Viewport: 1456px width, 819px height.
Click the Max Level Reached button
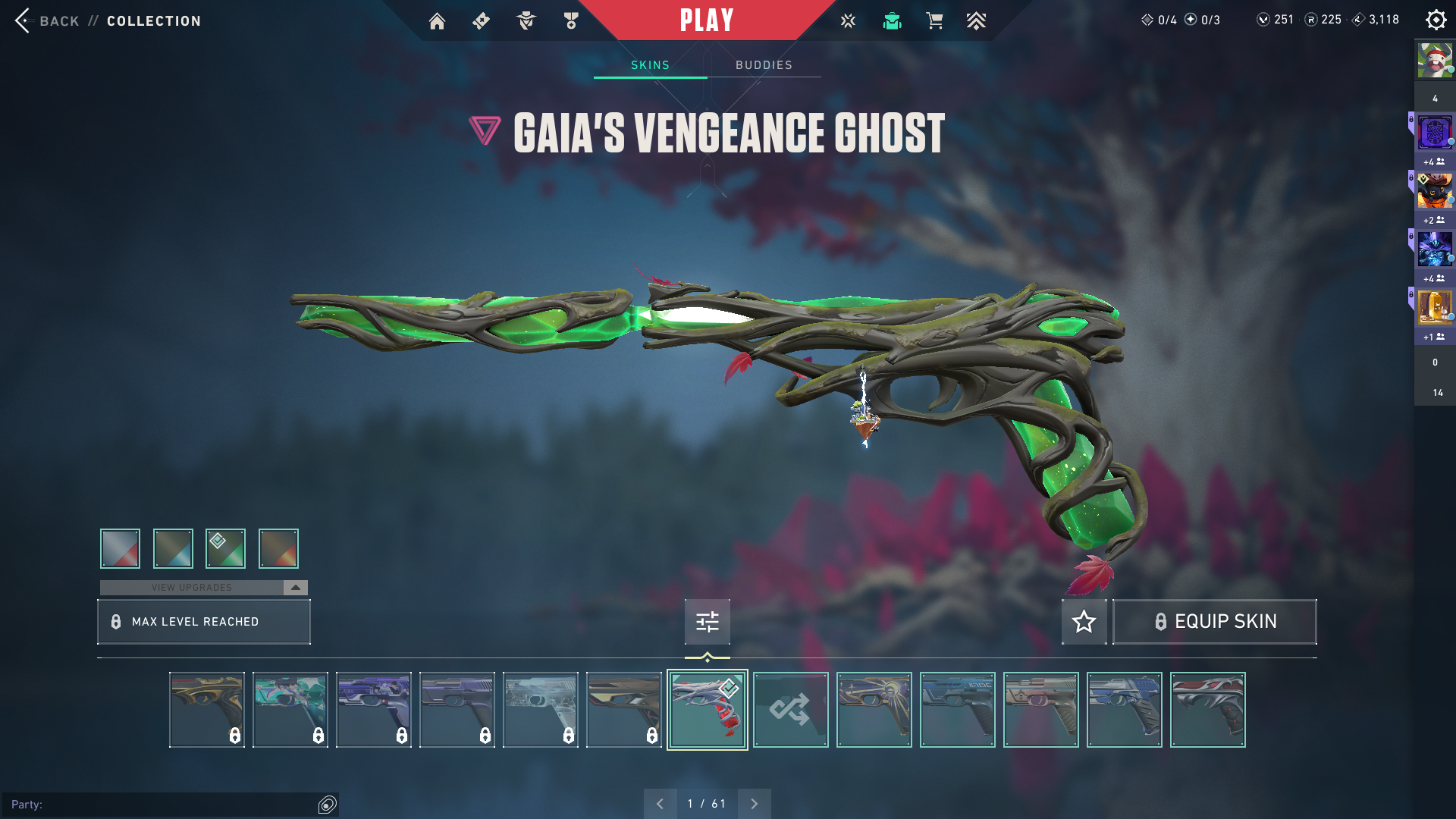(203, 622)
